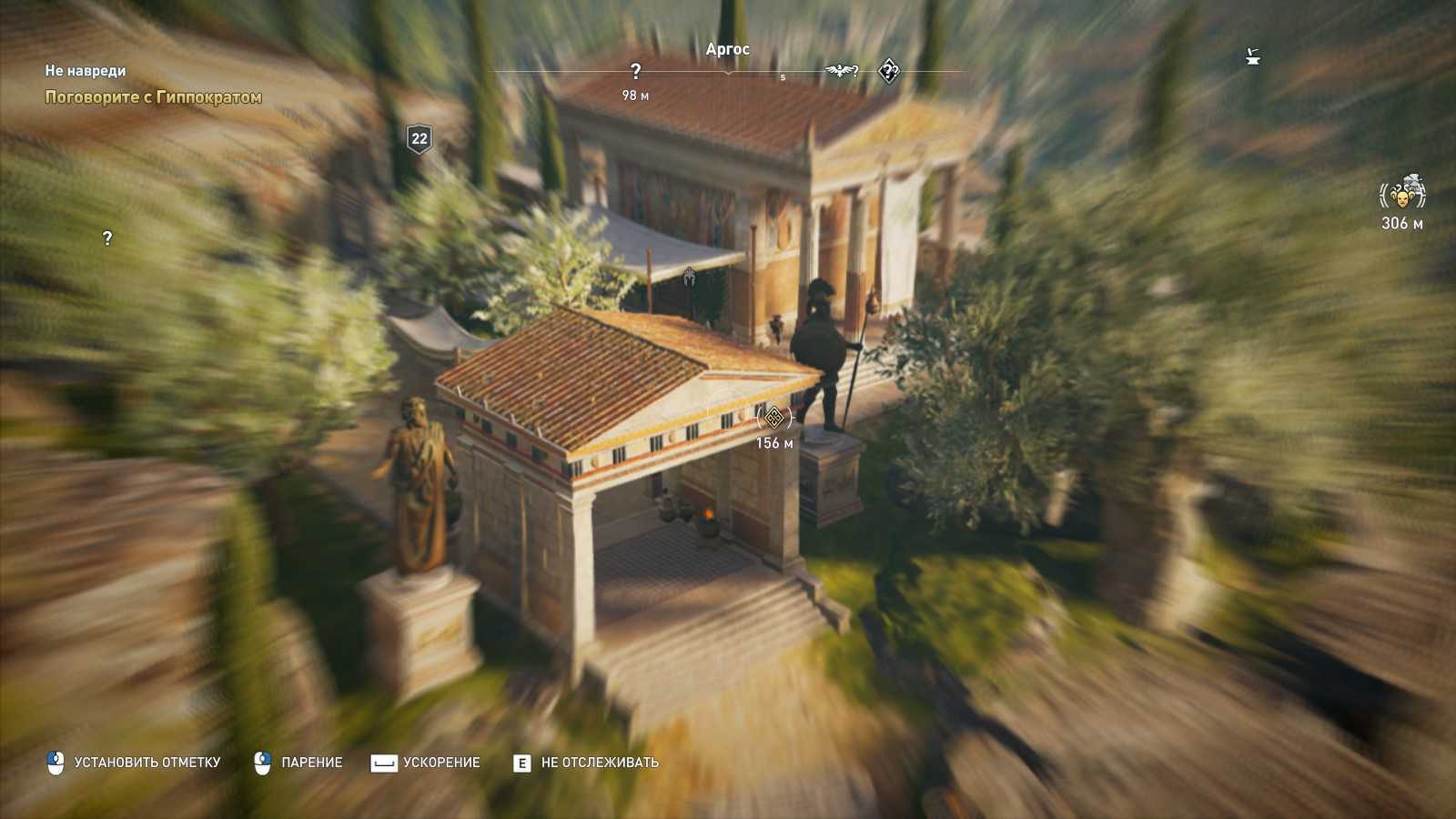Click the diamond quest marker at 156 м
The width and height of the screenshot is (1456, 819).
pyautogui.click(x=773, y=418)
